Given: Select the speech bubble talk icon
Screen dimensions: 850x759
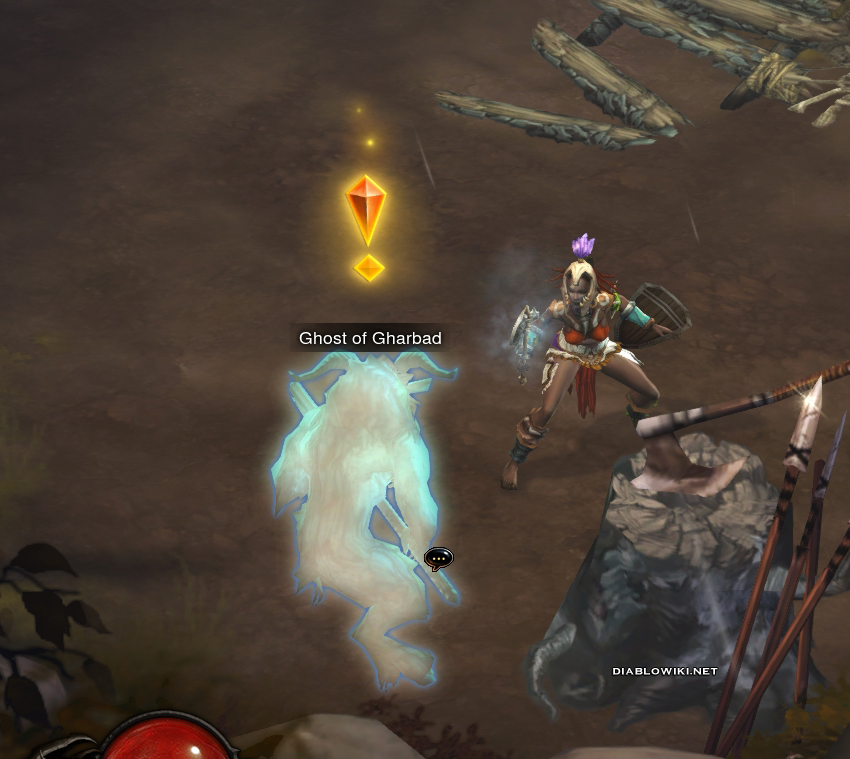Looking at the screenshot, I should [438, 558].
